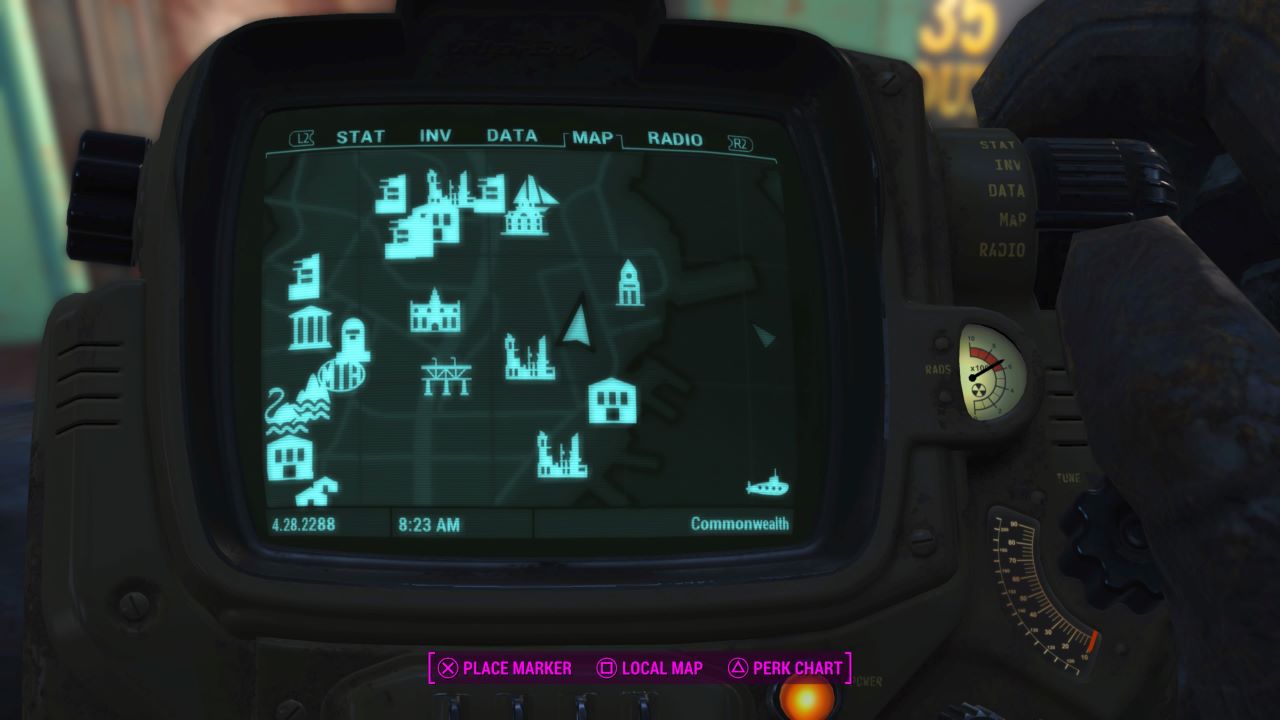
Task: Open the Local Map view
Action: pos(659,668)
